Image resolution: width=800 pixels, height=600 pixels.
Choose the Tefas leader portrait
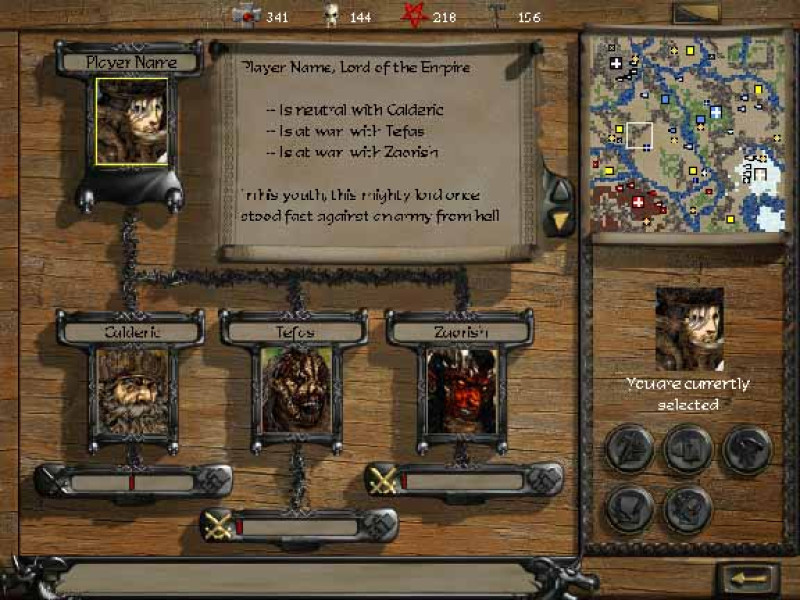click(296, 390)
